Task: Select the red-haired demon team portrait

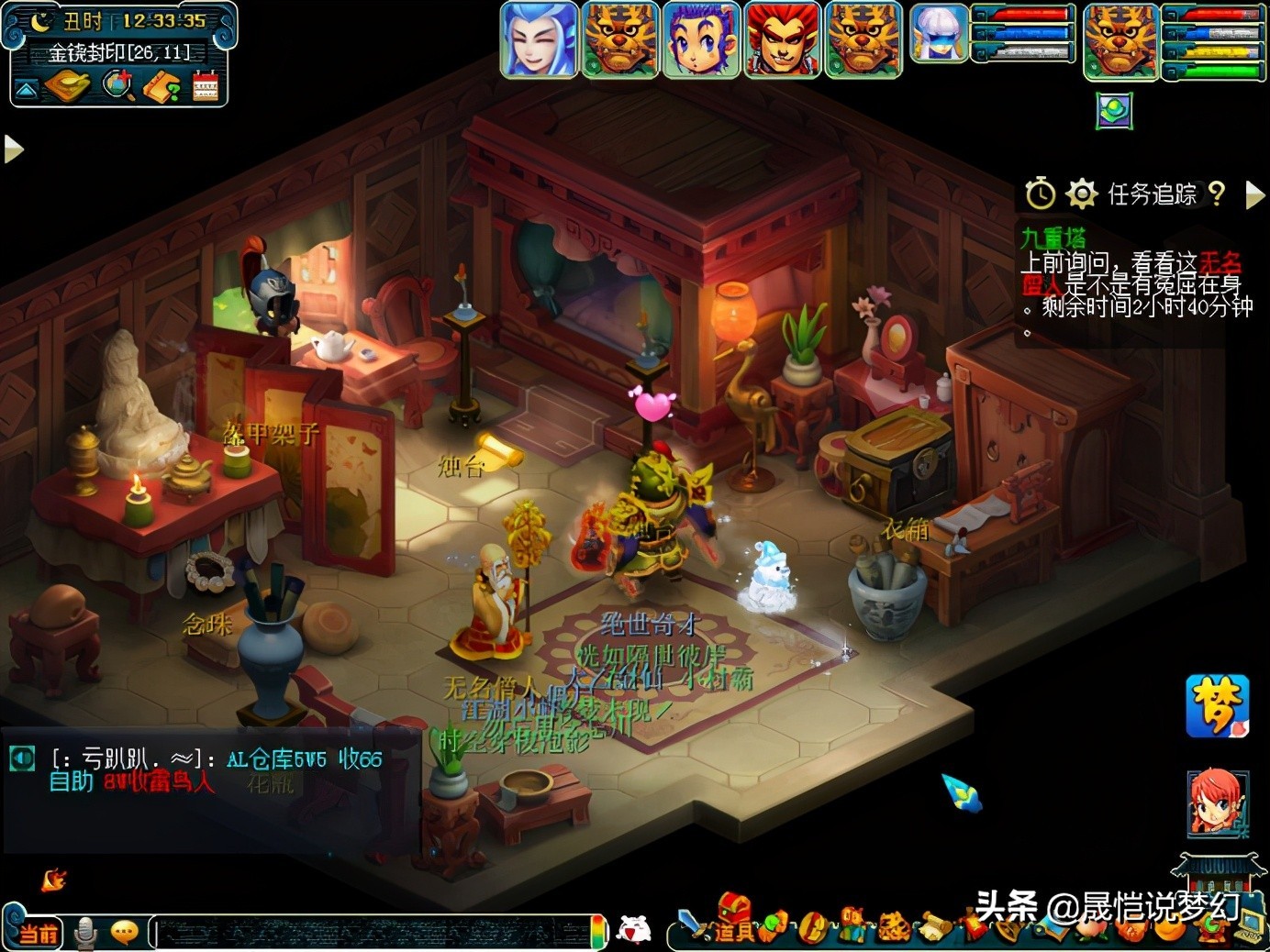Action: tap(781, 39)
